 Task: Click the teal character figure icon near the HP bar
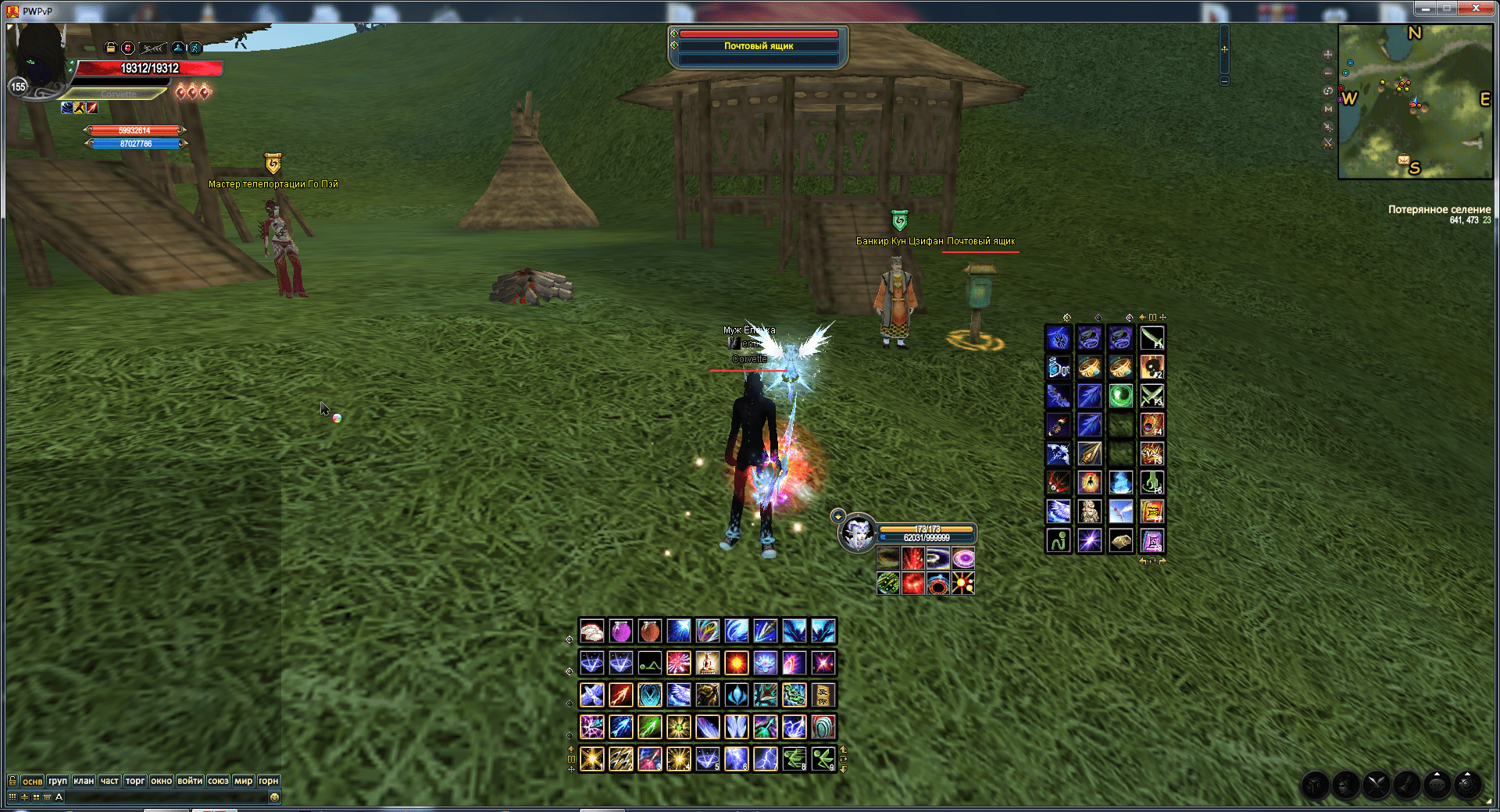[x=178, y=48]
